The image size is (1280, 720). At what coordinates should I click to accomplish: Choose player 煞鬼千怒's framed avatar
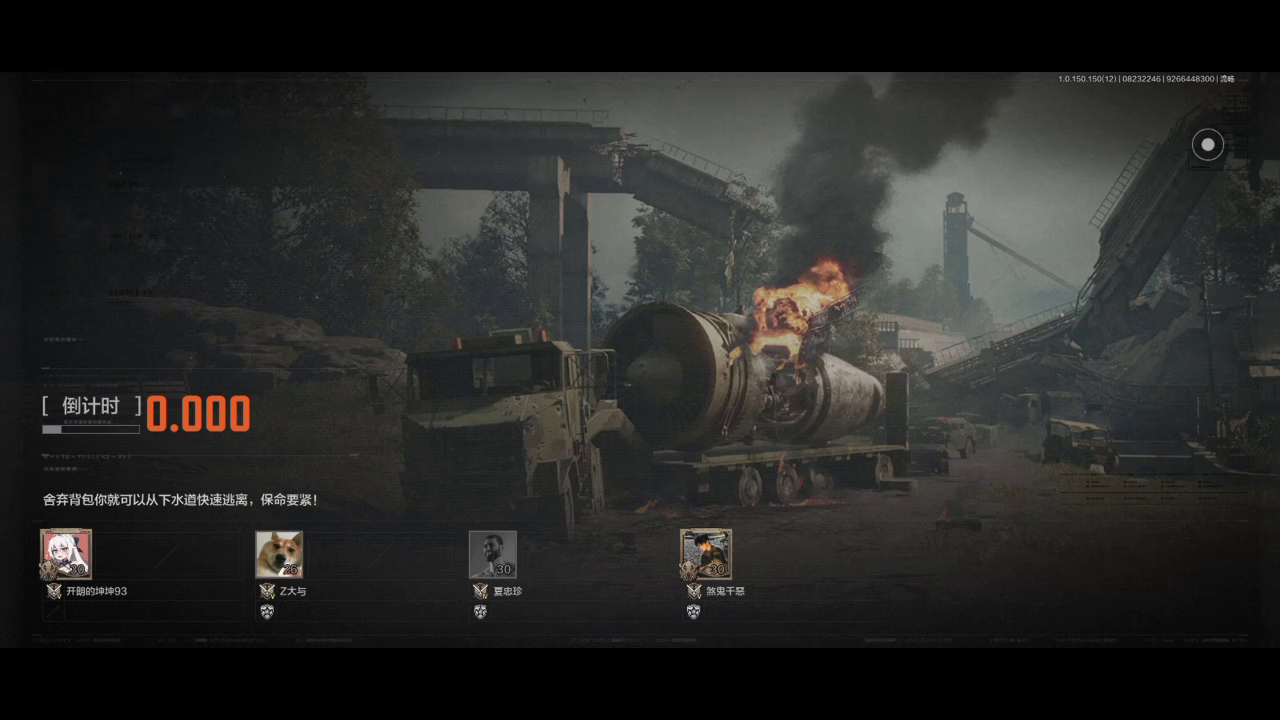tap(706, 554)
